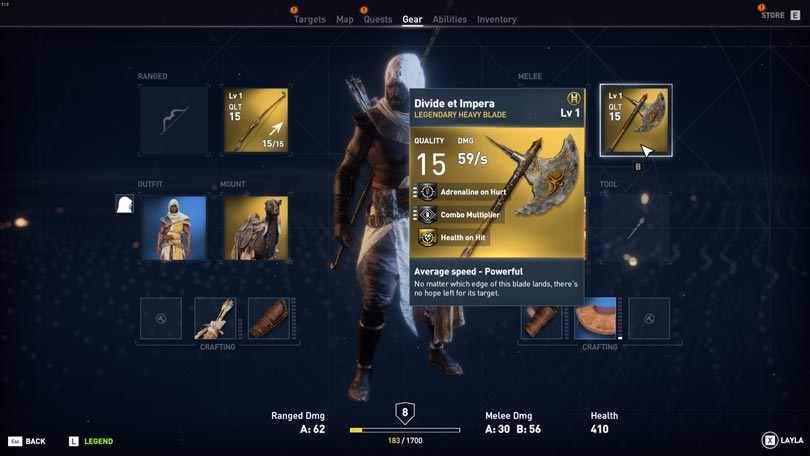Switch character to Layla
The height and width of the screenshot is (456, 810).
(x=782, y=440)
